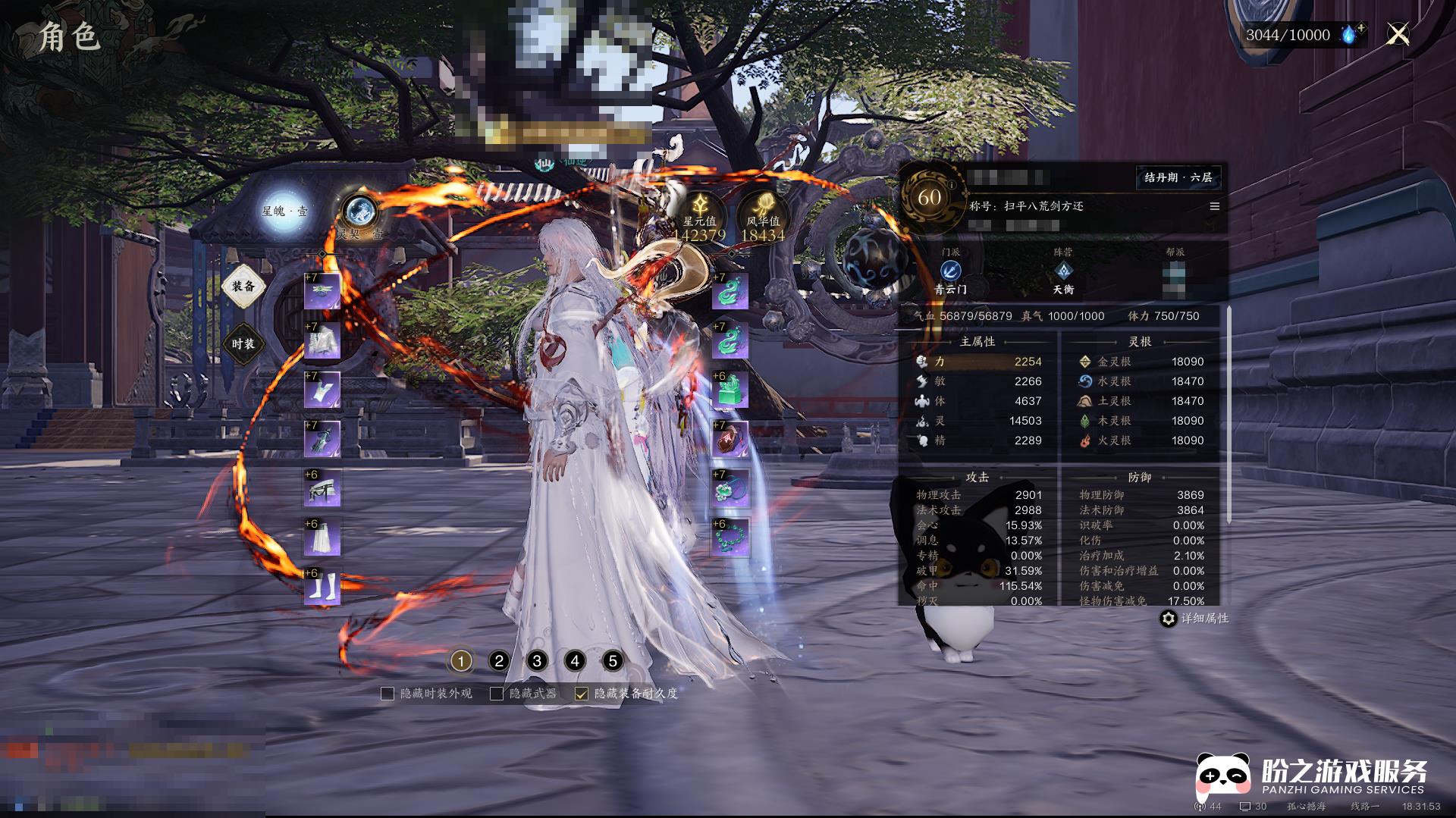View the 星元值 score emblem
1456x818 pixels.
699,214
